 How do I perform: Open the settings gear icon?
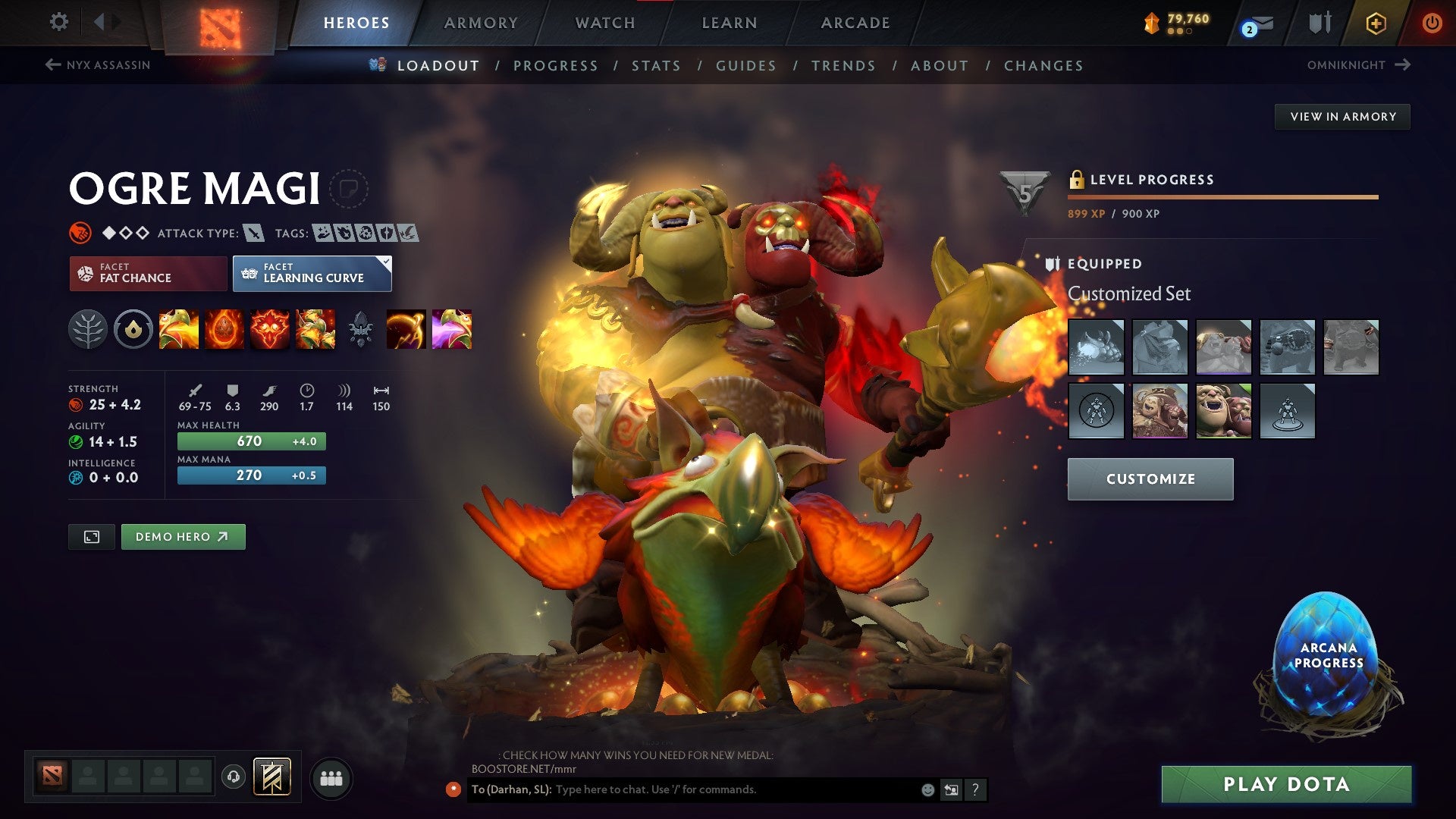[58, 23]
